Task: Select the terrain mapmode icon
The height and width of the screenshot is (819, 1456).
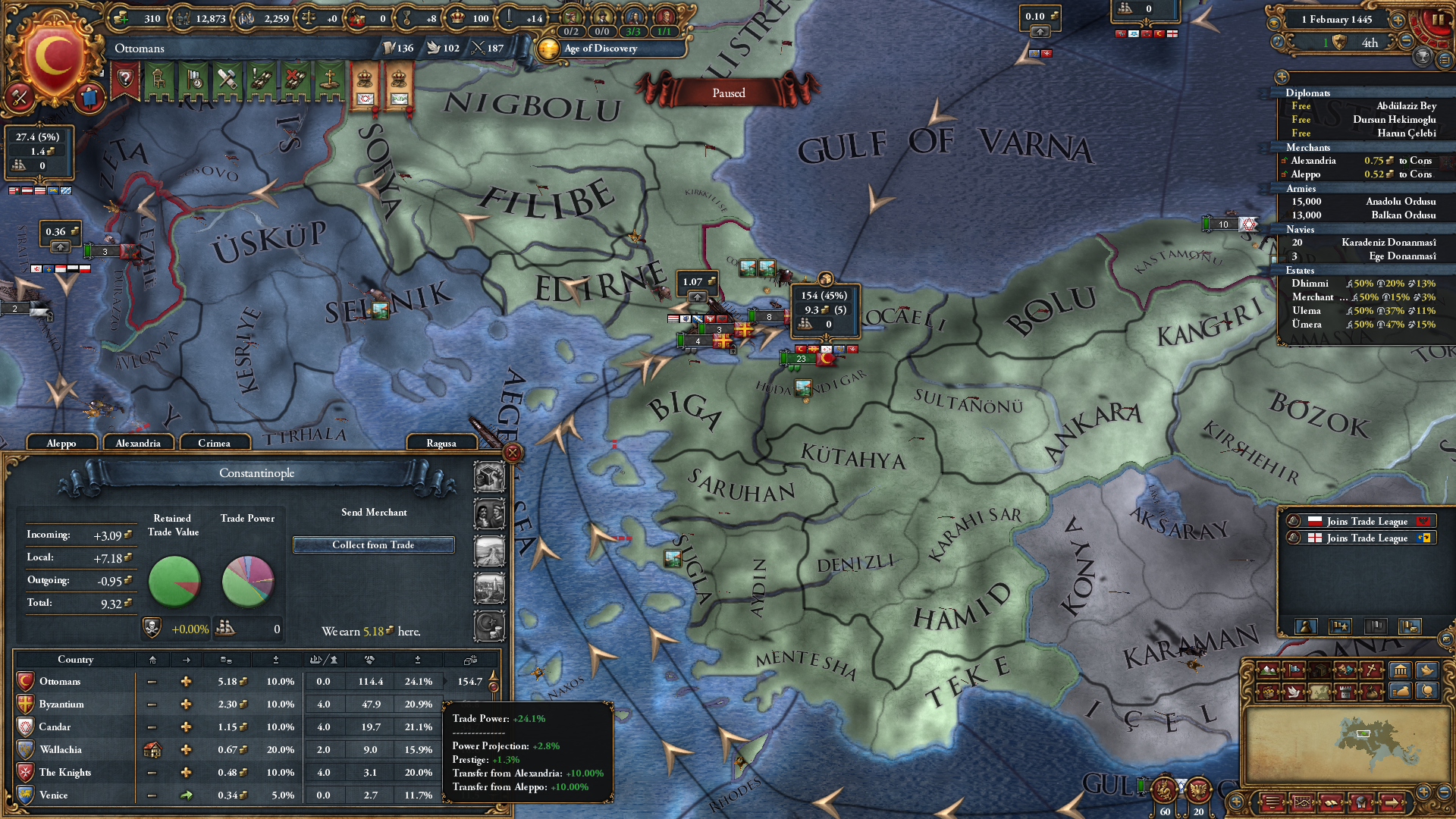Action: (x=1268, y=670)
